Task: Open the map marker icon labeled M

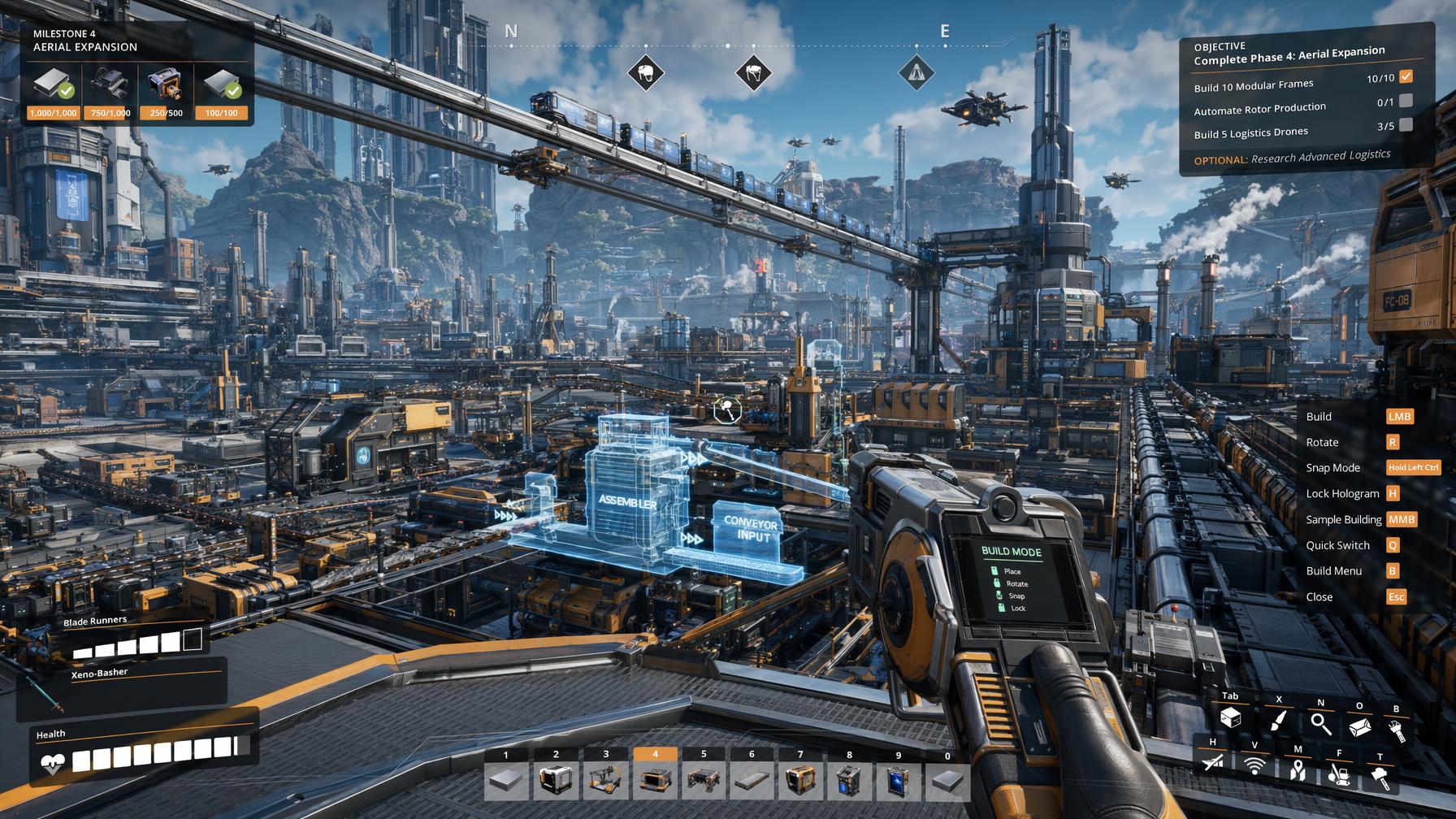Action: point(1298,772)
